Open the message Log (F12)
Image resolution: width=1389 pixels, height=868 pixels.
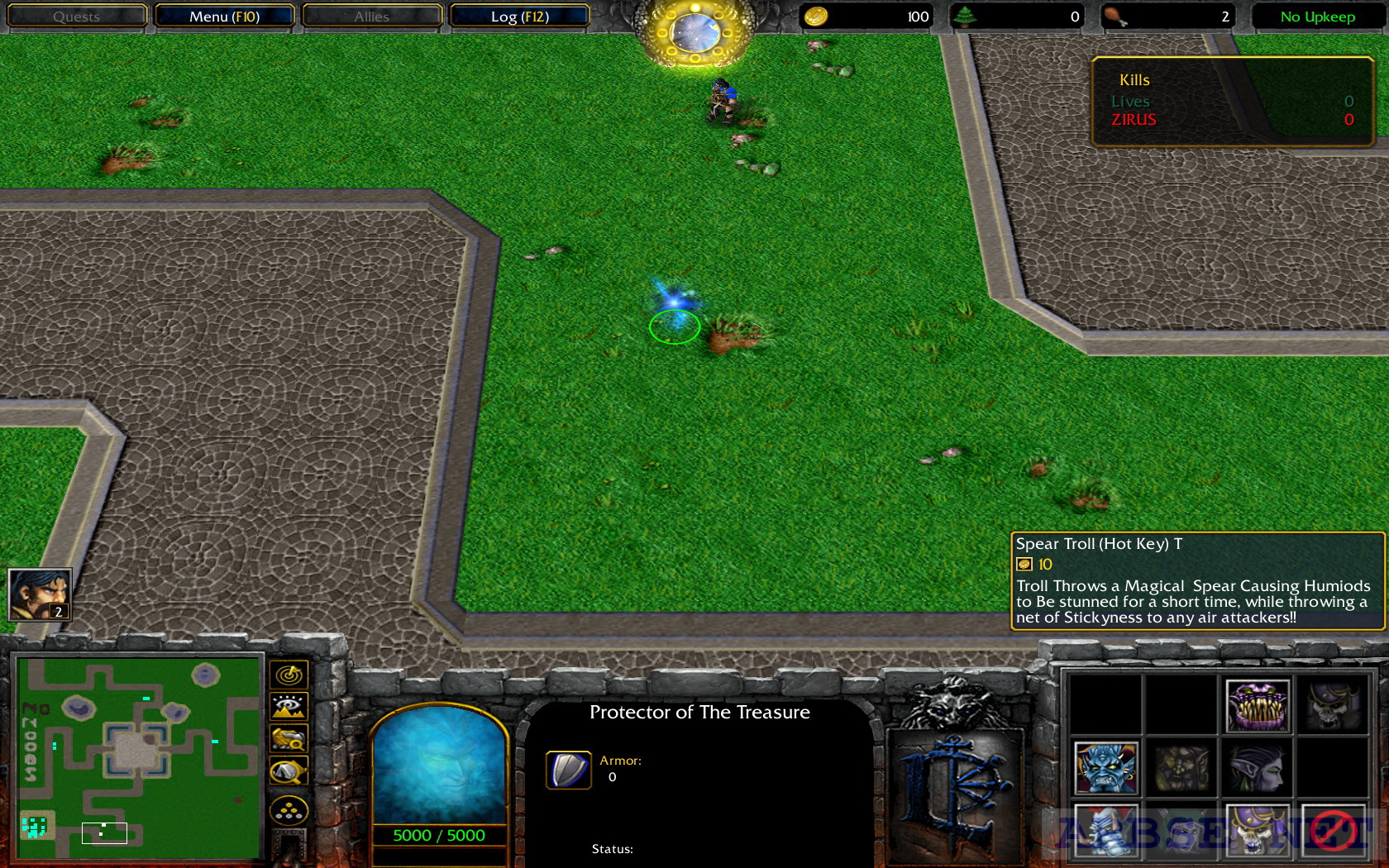519,16
